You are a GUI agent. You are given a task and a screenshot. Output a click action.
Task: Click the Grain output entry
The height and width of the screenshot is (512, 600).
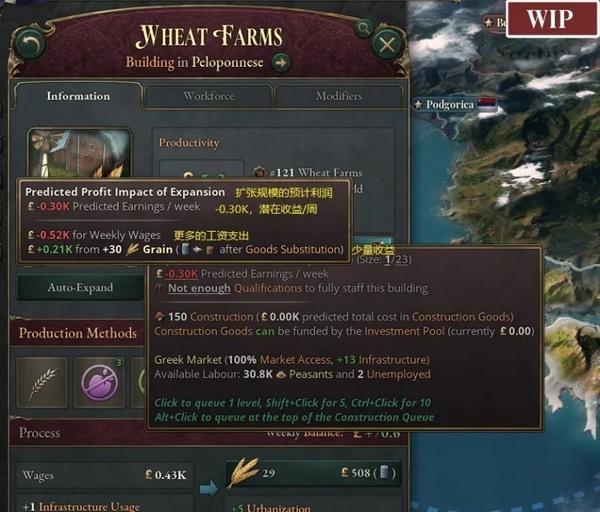tap(313, 473)
